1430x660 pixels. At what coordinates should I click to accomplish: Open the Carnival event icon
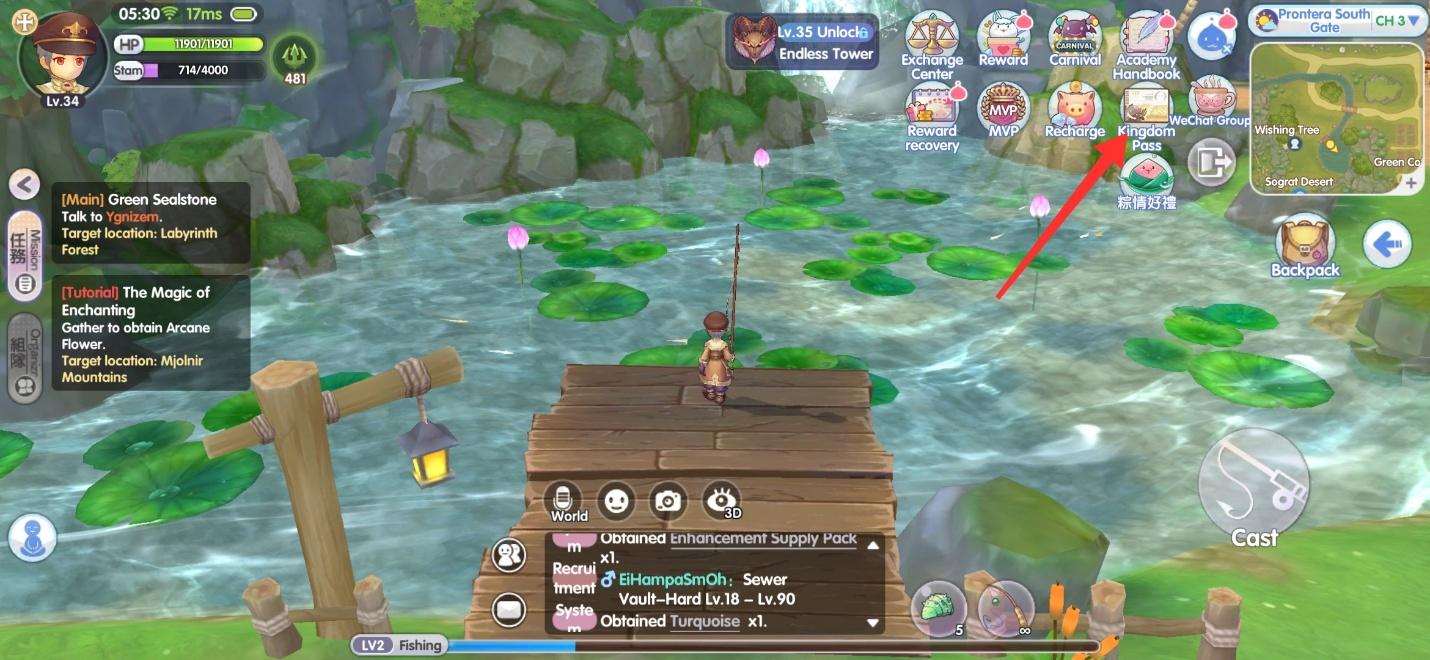point(1075,40)
